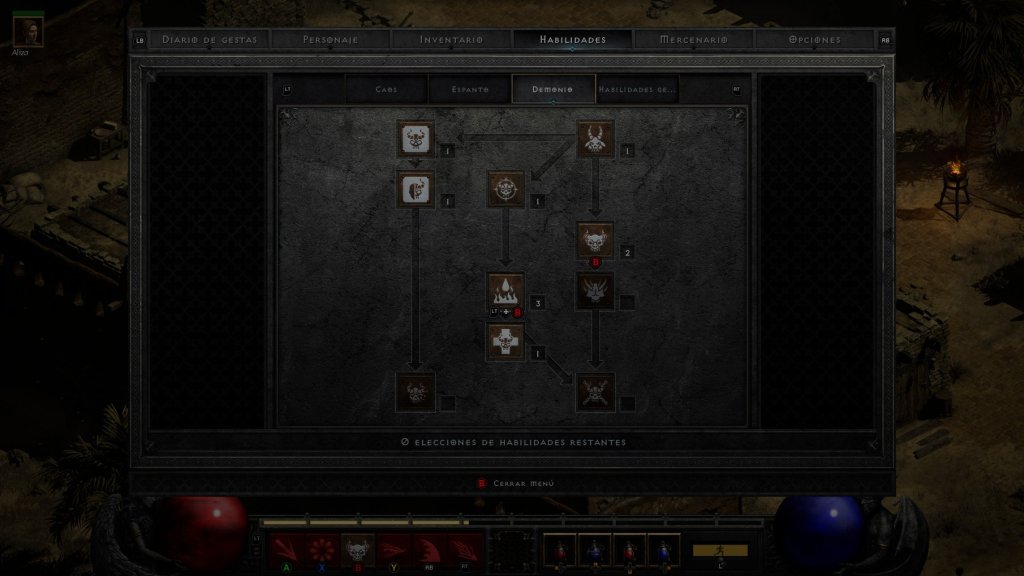Open the Inventario tab
1024x576 pixels.
pos(451,40)
